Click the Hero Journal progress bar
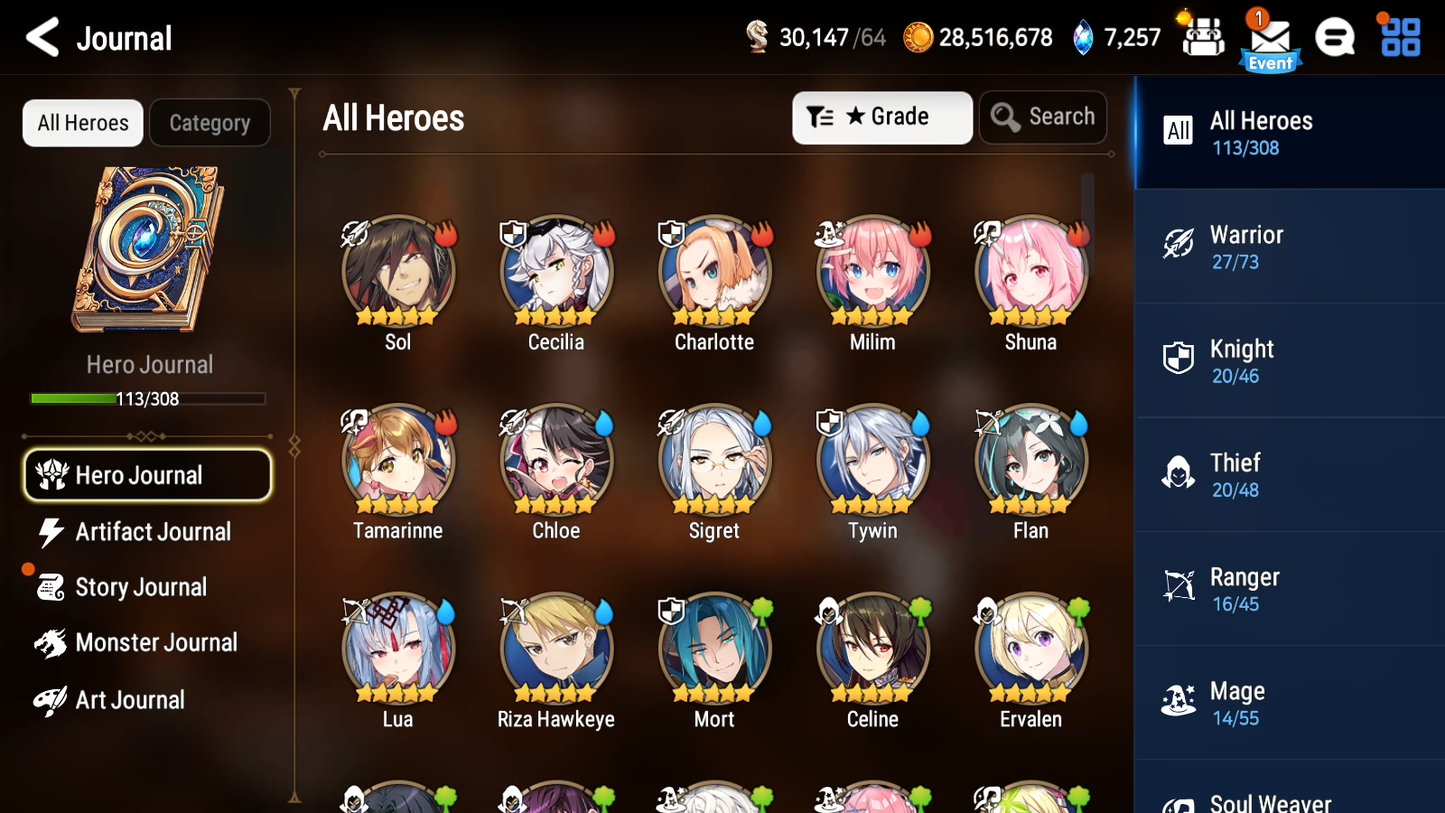 149,398
